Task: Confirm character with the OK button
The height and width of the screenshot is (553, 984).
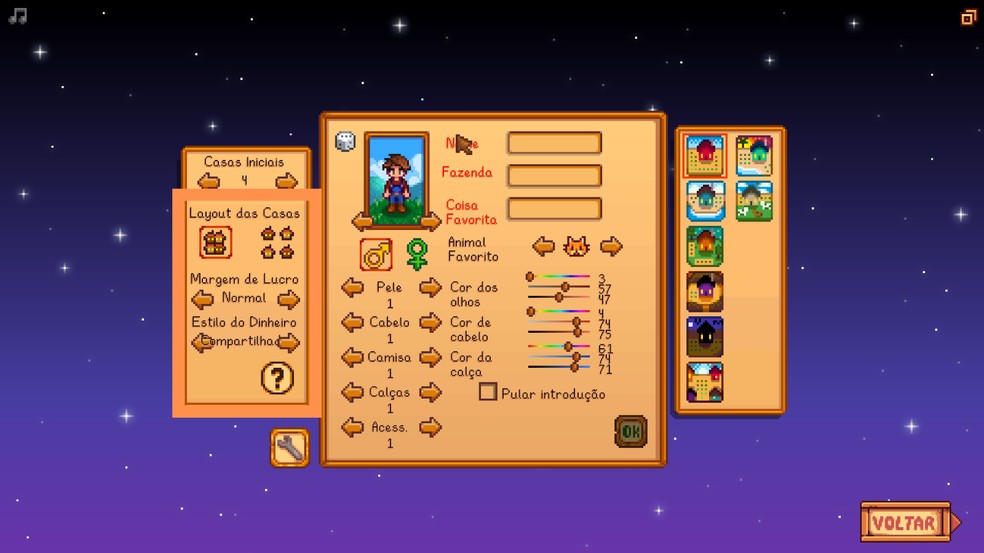Action: click(630, 431)
